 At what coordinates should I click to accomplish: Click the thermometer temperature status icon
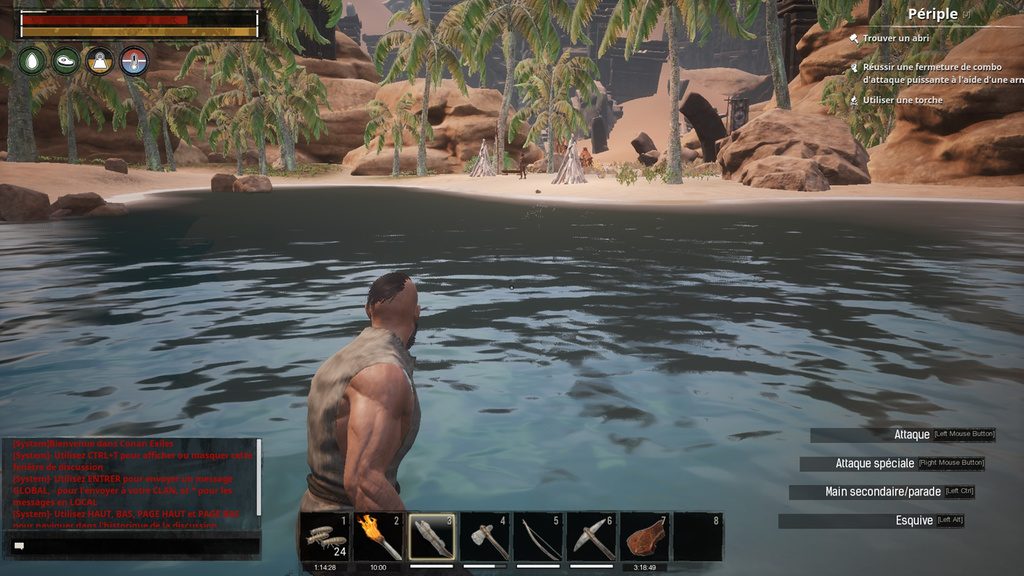[134, 61]
